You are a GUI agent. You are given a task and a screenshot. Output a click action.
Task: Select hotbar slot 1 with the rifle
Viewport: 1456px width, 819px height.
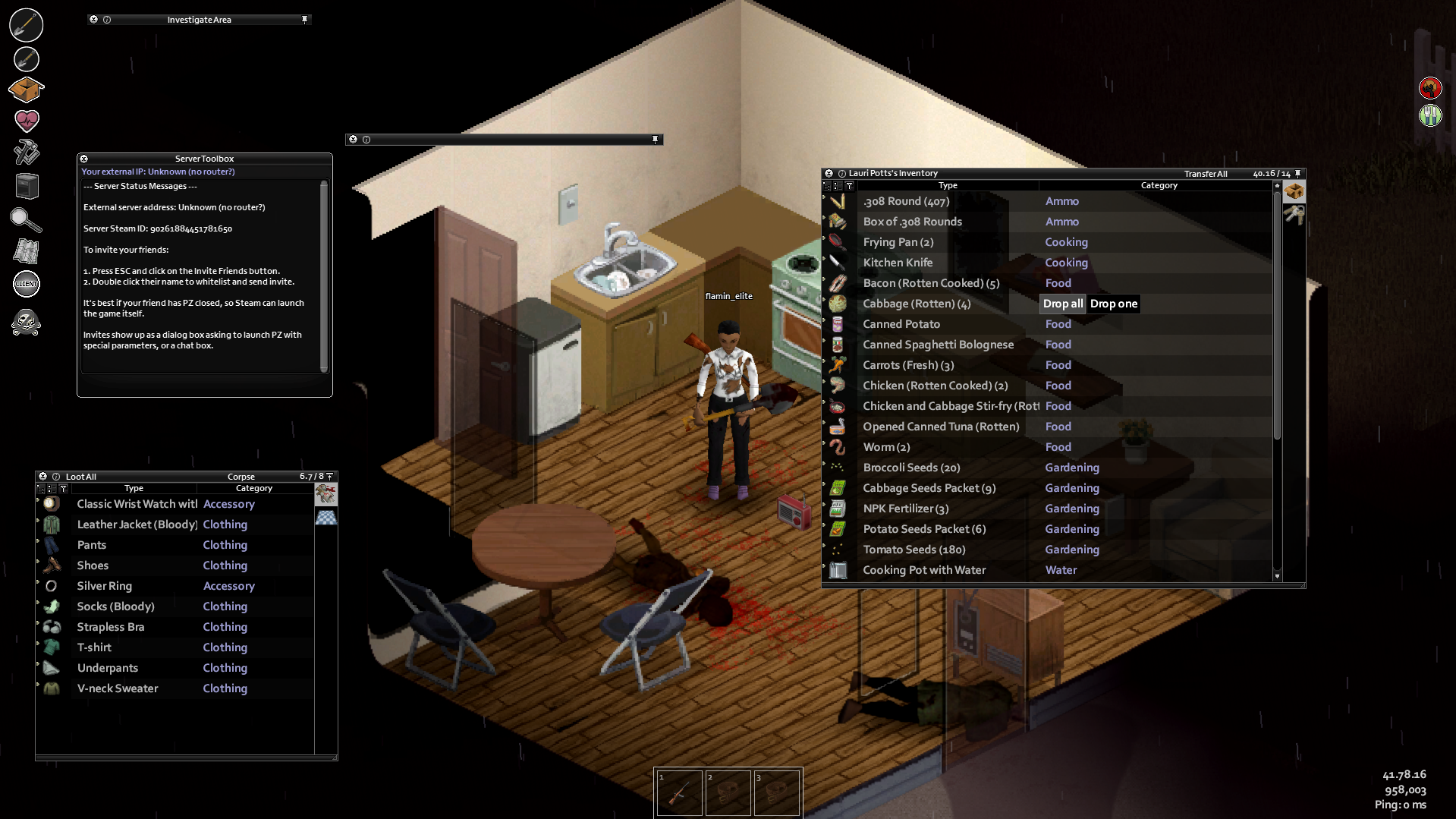pos(678,792)
